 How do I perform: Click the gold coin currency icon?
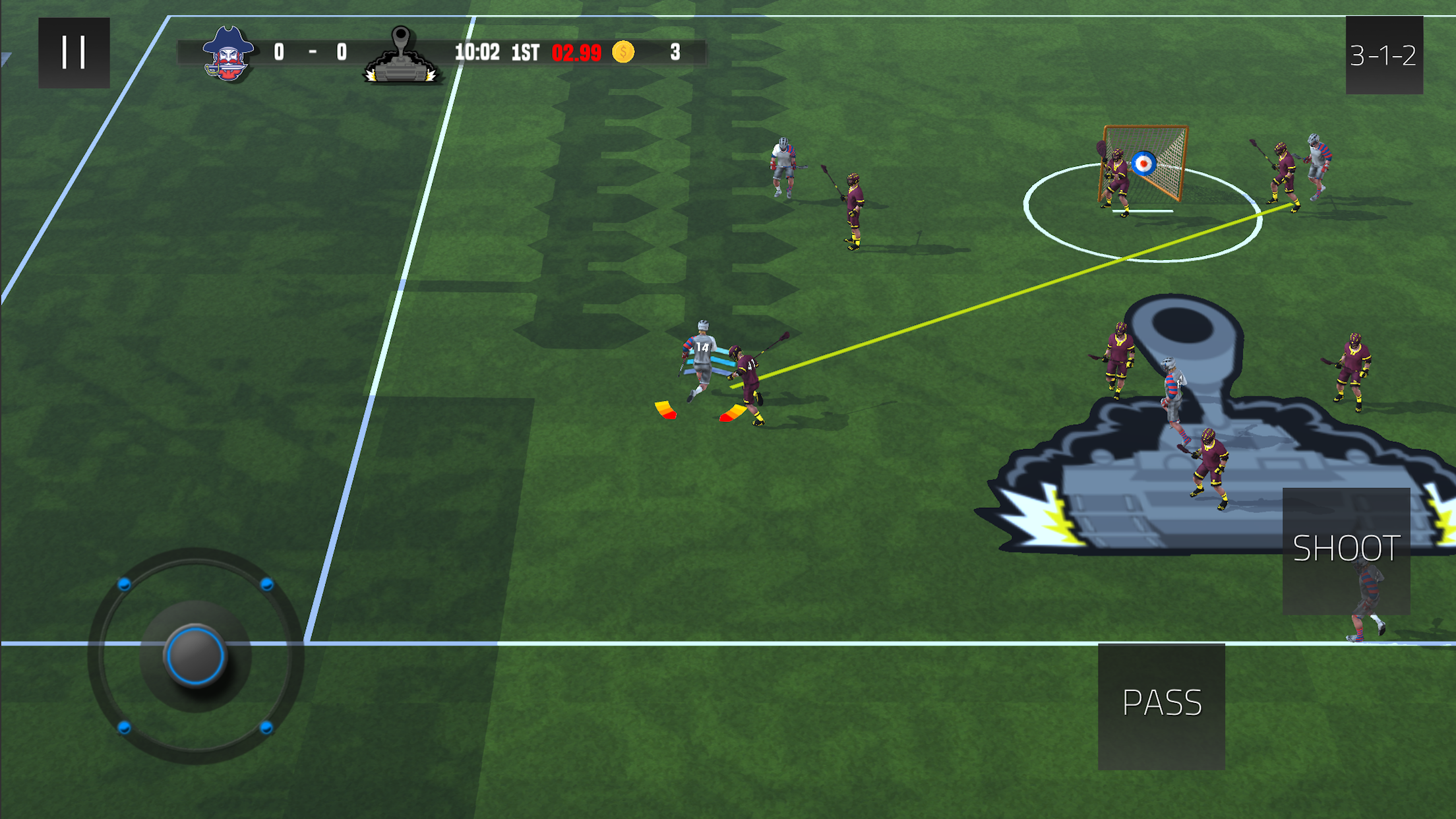(622, 51)
